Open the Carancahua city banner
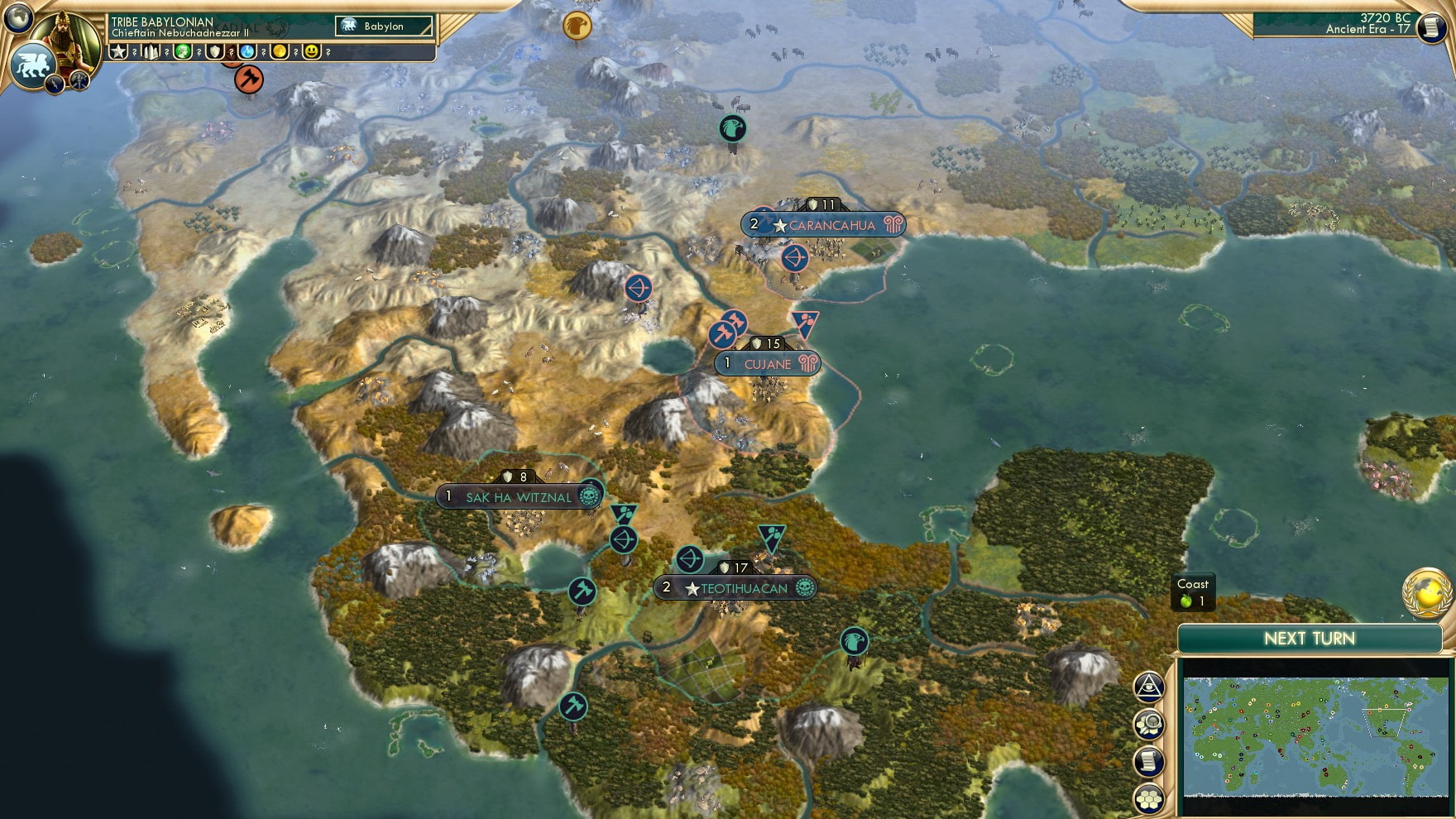Image resolution: width=1456 pixels, height=819 pixels. (x=830, y=225)
